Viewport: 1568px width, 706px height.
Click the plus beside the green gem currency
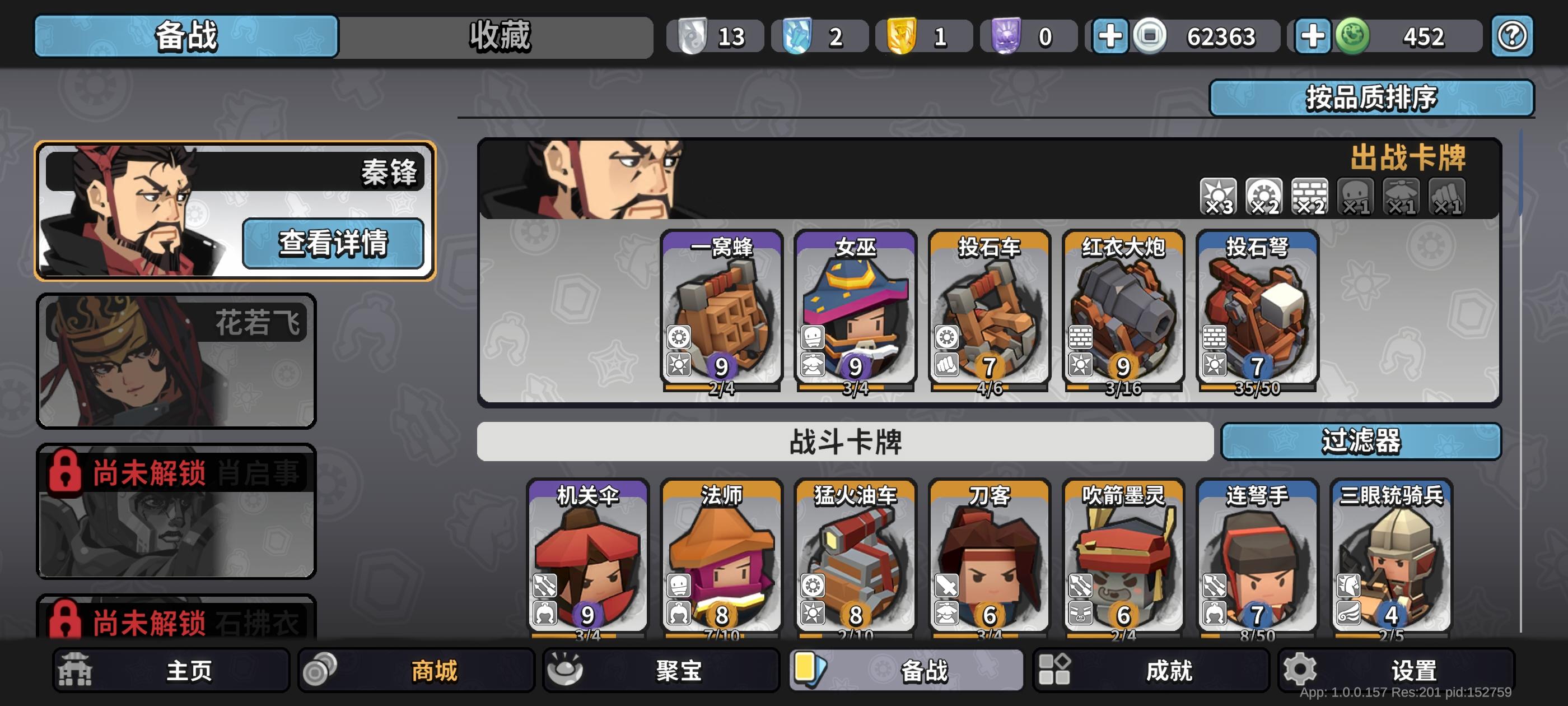pyautogui.click(x=1313, y=36)
